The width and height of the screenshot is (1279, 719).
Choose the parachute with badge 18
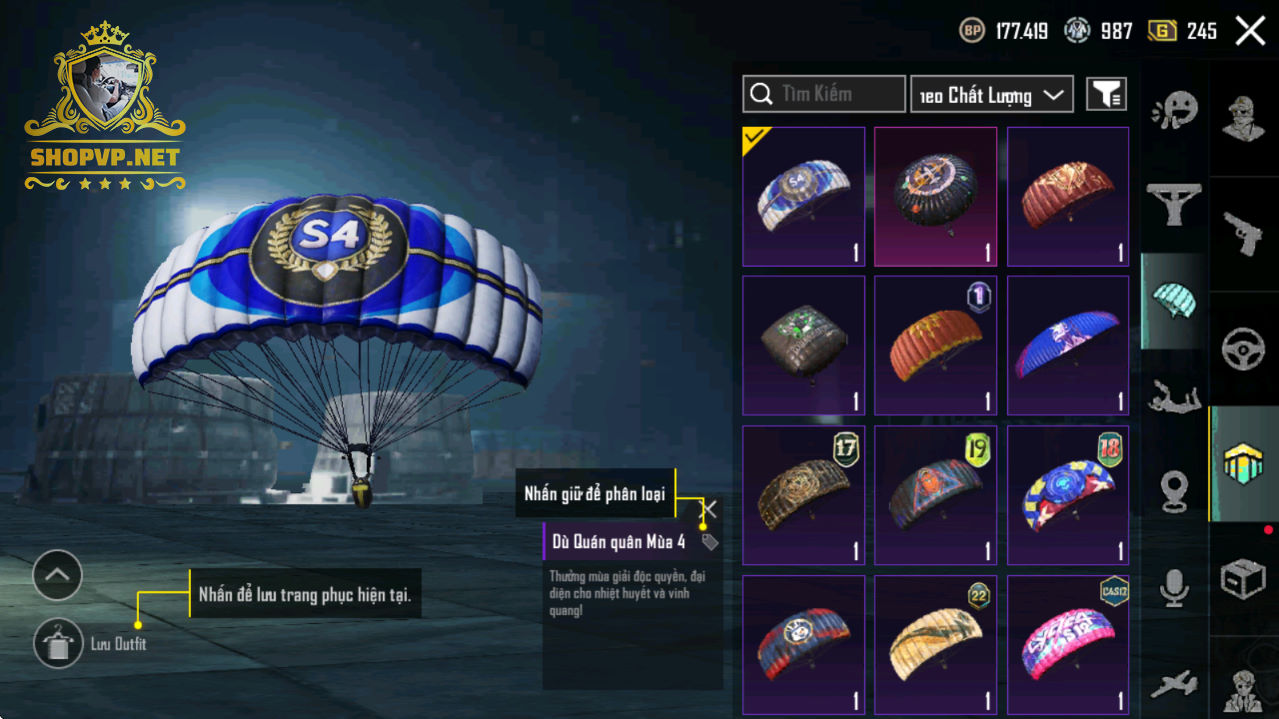(x=1067, y=495)
